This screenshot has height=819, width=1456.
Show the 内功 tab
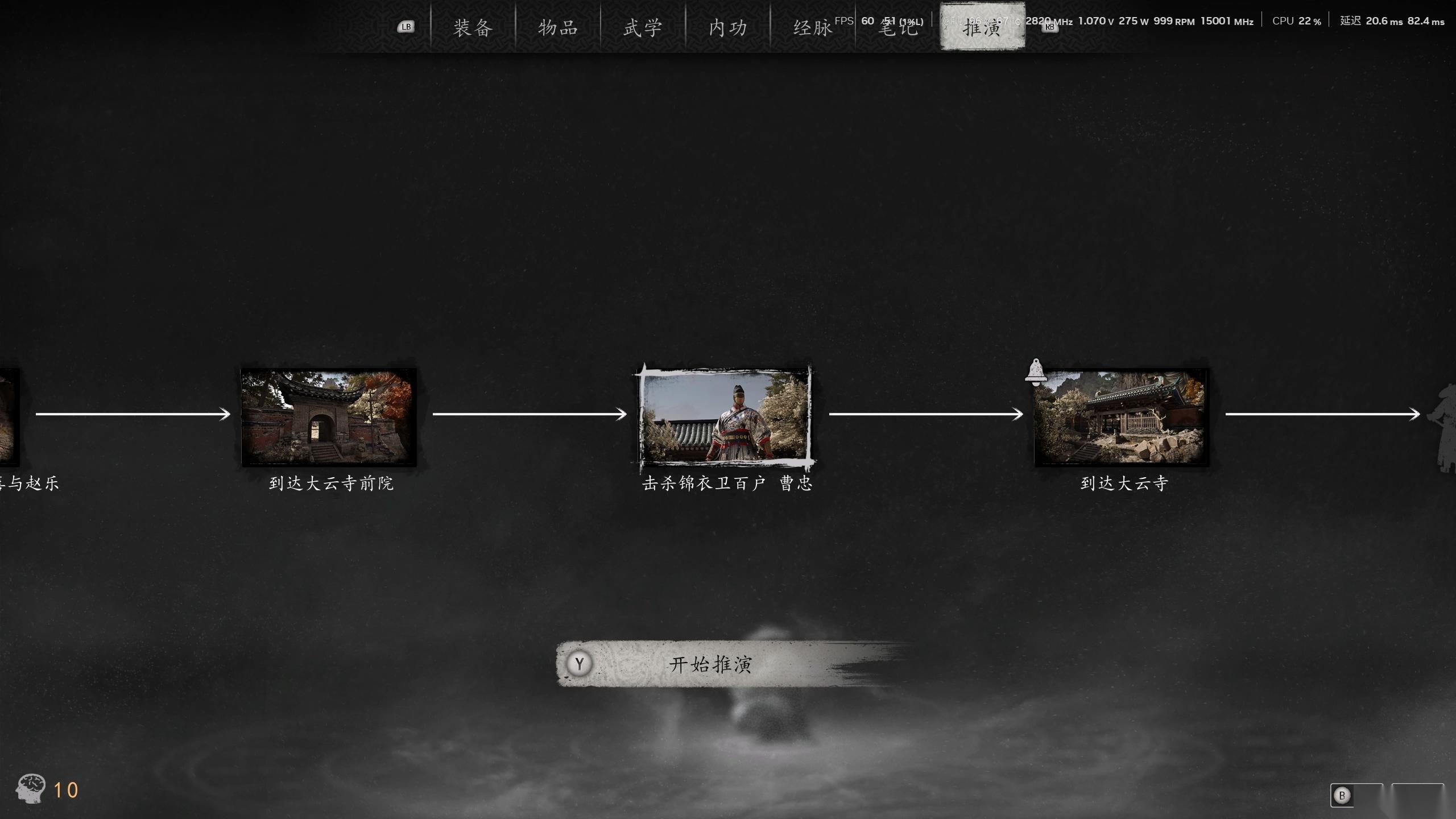[x=728, y=27]
